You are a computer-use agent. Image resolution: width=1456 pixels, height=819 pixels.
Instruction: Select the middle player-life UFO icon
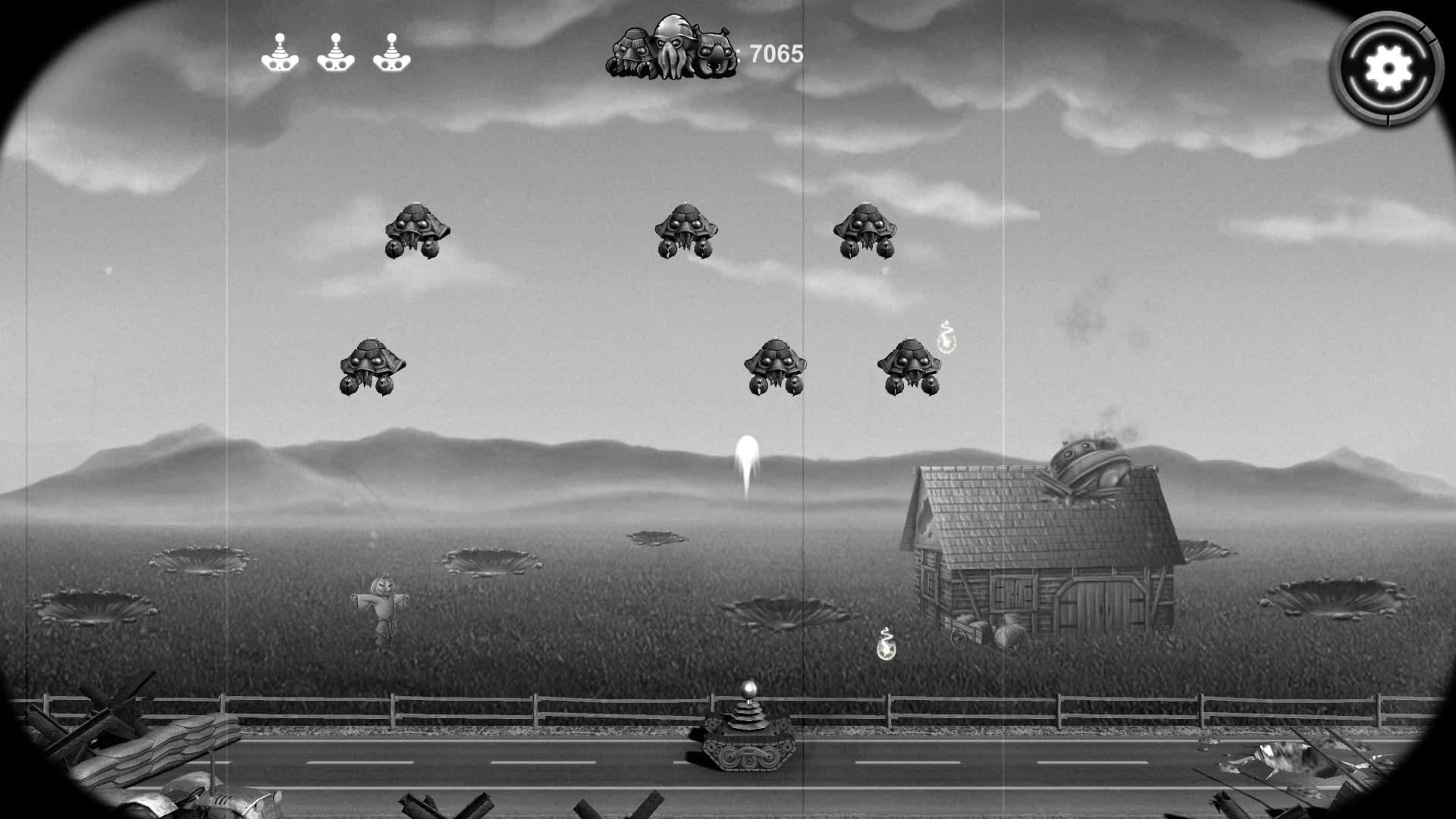click(336, 55)
